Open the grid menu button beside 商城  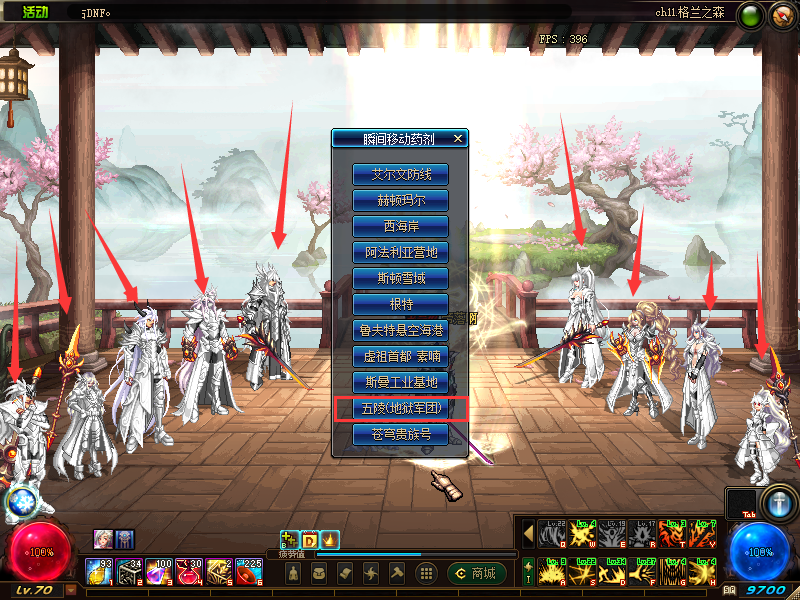426,573
